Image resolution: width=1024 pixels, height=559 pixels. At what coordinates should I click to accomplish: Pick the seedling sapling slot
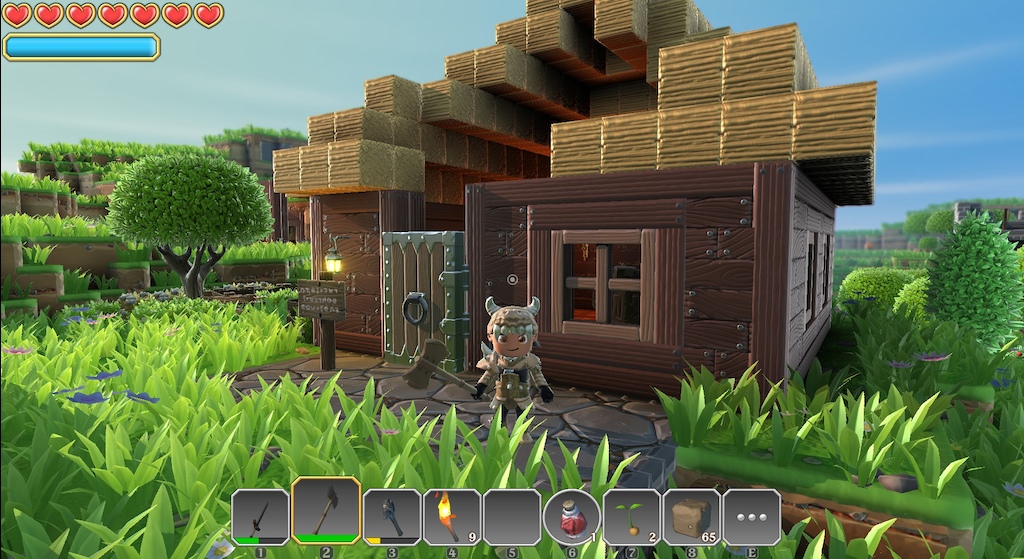point(631,516)
